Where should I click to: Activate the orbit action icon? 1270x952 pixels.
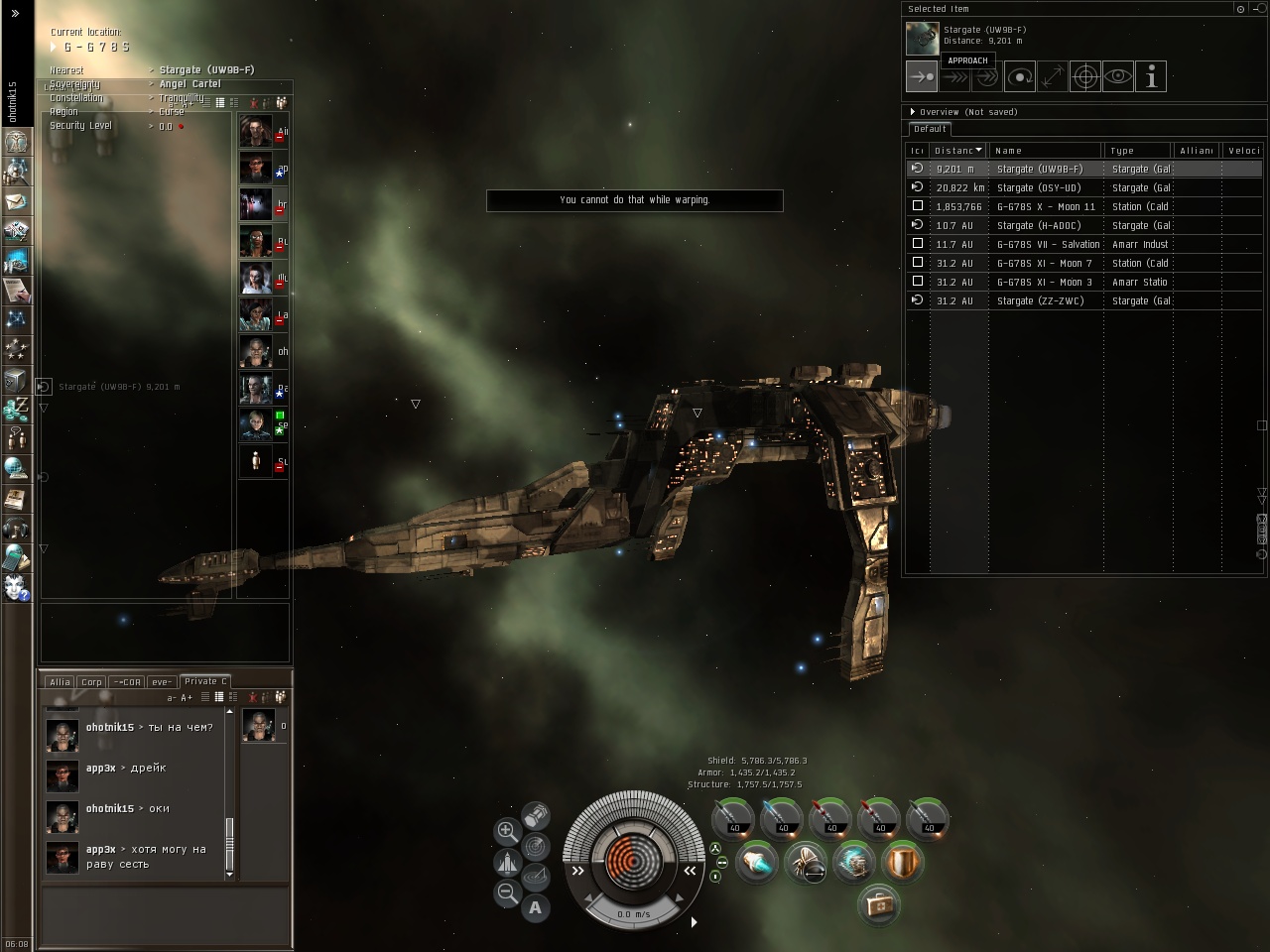tap(1019, 76)
